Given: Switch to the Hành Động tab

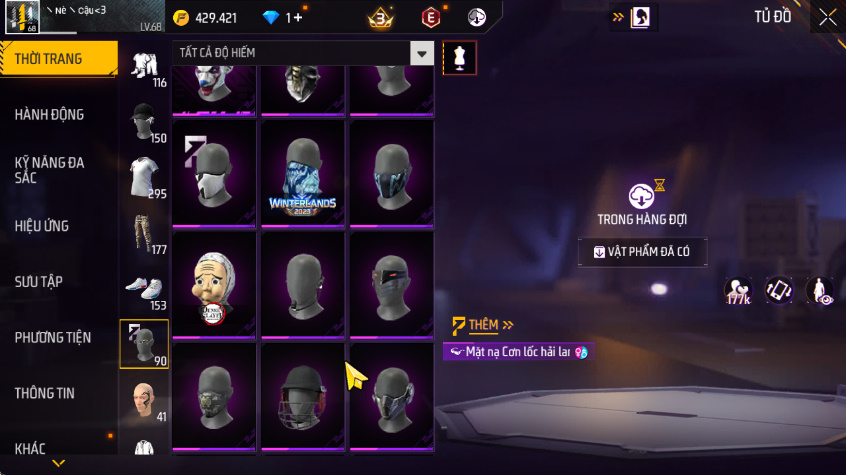Looking at the screenshot, I should [x=50, y=114].
